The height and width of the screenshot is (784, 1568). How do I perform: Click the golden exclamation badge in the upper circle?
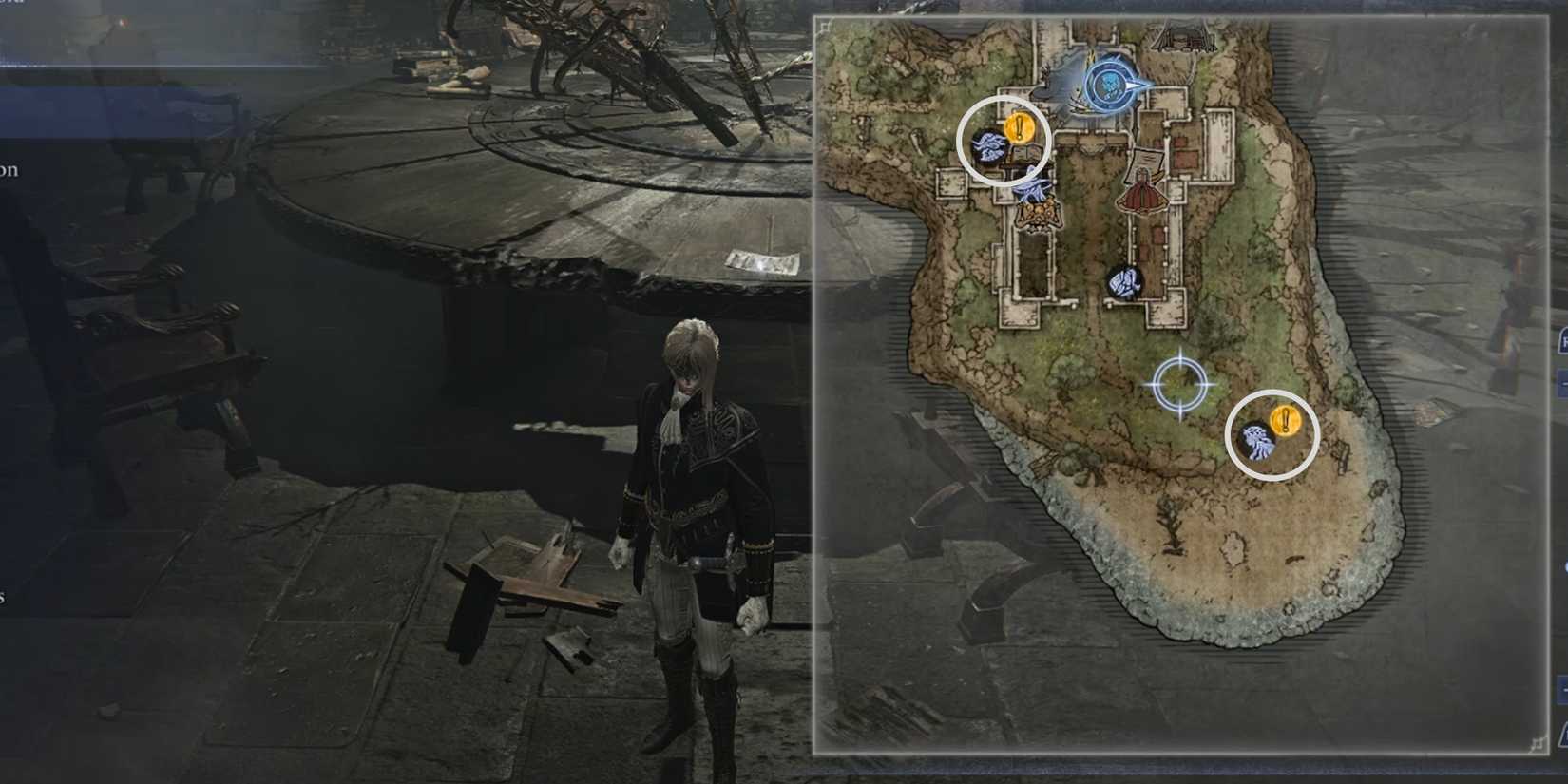(1019, 124)
